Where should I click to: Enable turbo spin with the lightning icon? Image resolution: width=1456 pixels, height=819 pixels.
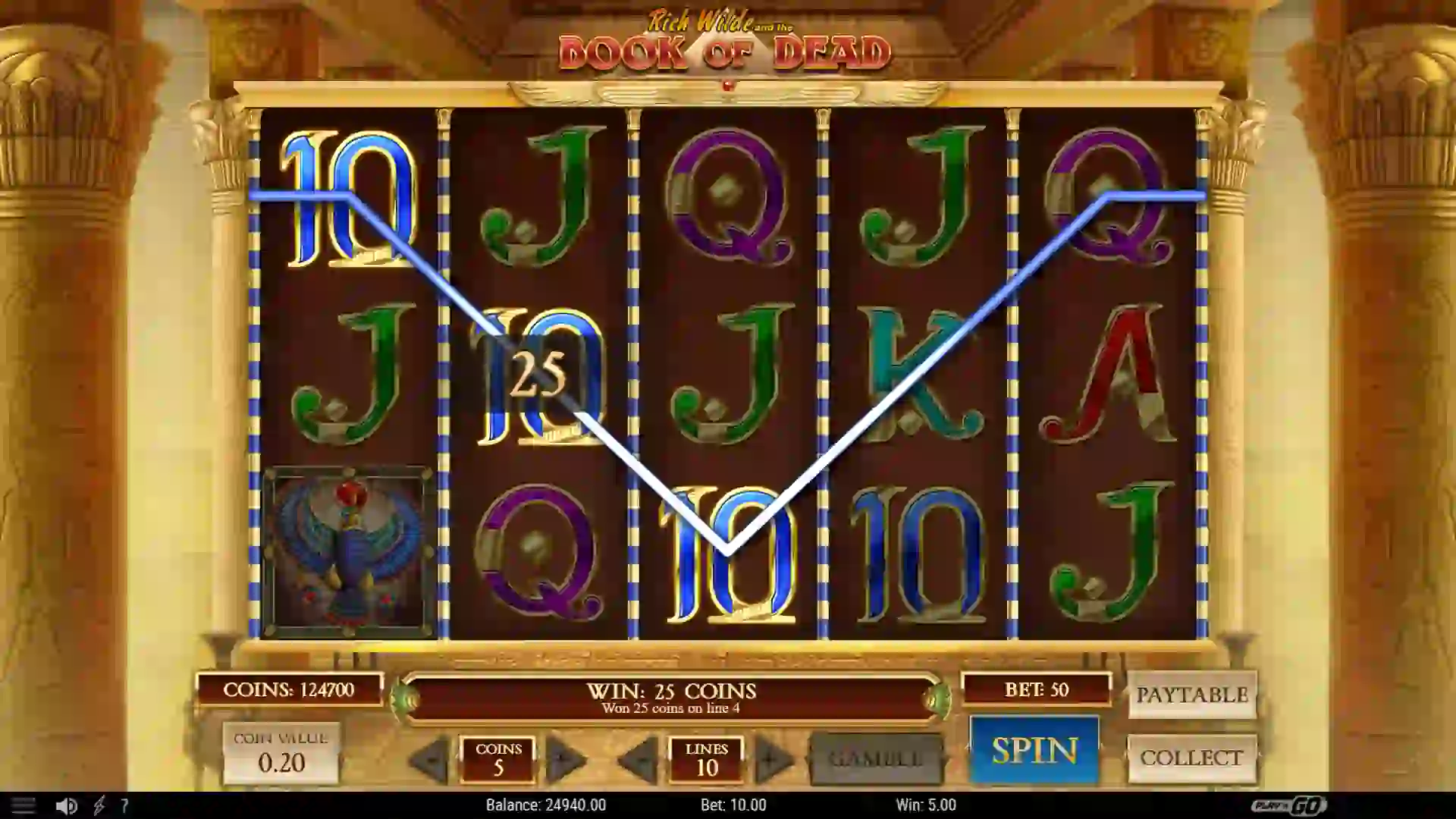tap(94, 805)
